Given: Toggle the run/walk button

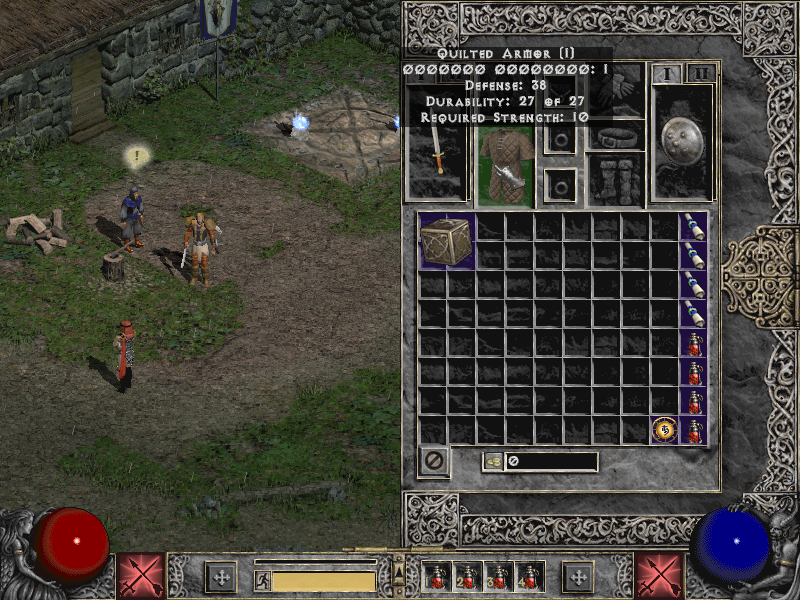Looking at the screenshot, I should (x=263, y=580).
